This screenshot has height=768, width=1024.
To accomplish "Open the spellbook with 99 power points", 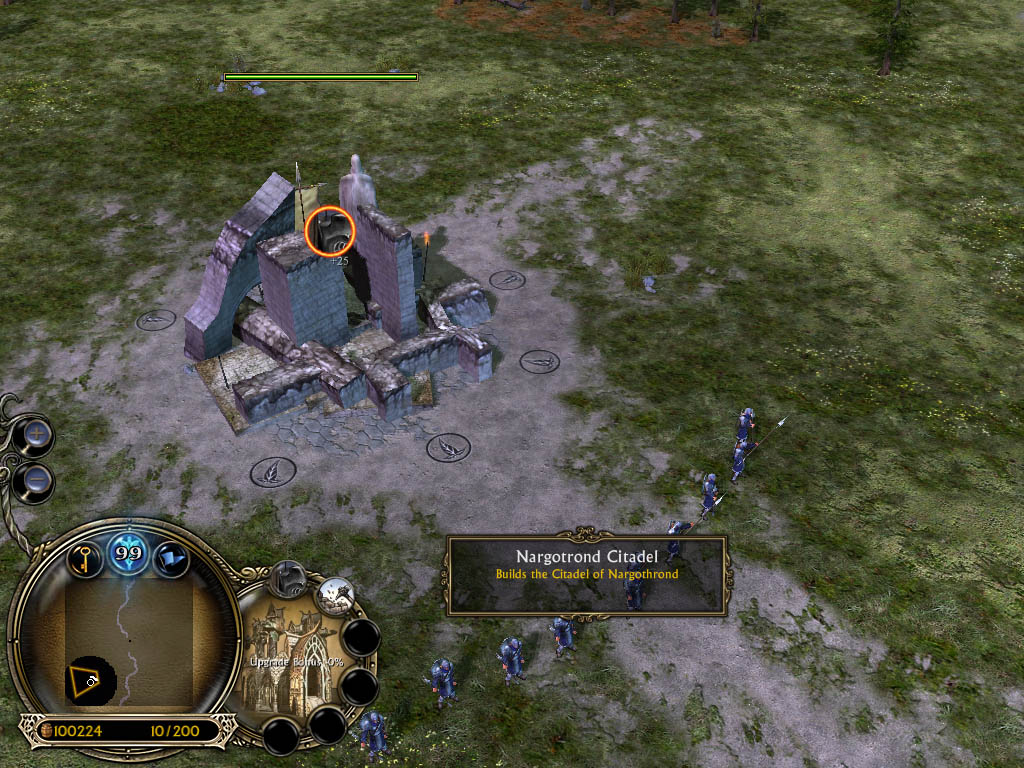I will [129, 554].
